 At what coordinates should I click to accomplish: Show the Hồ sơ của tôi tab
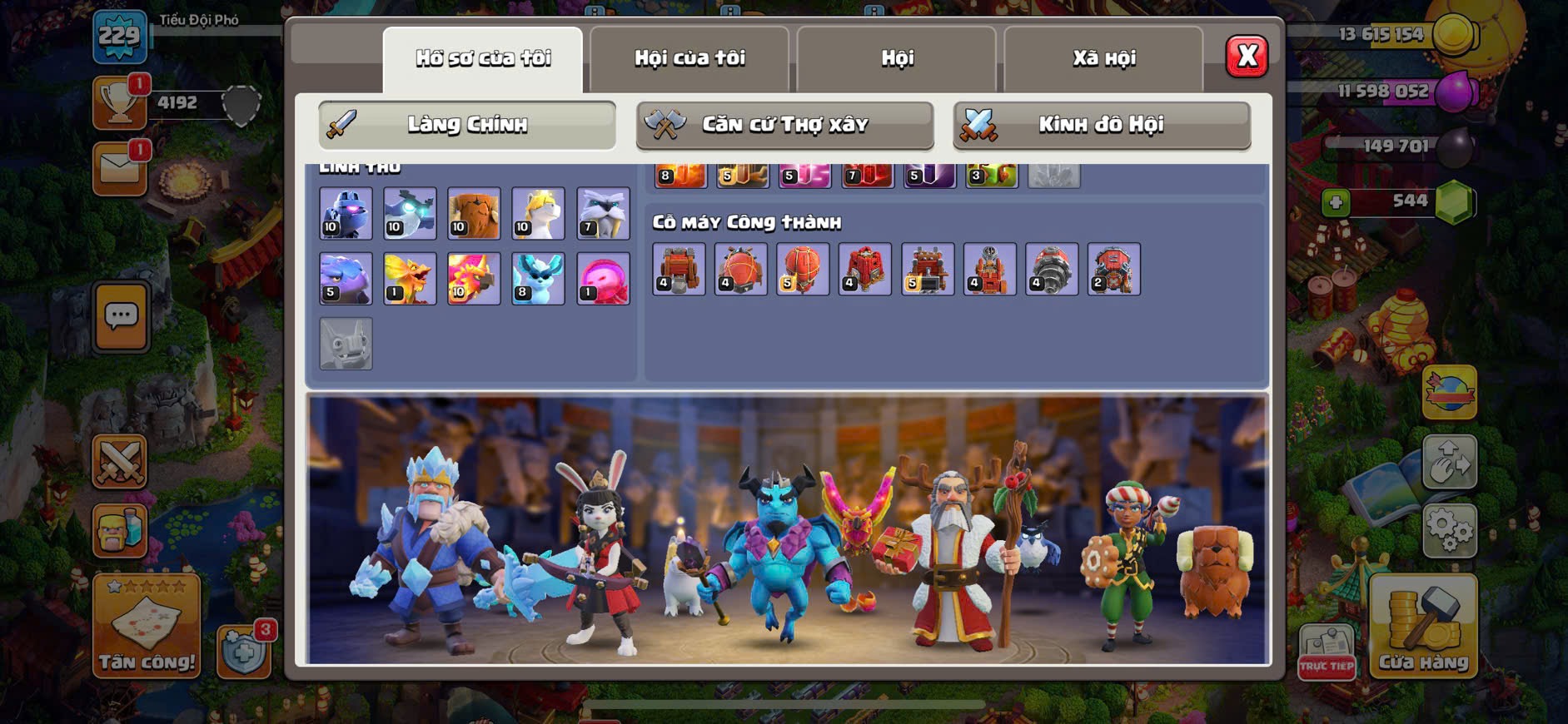[483, 58]
